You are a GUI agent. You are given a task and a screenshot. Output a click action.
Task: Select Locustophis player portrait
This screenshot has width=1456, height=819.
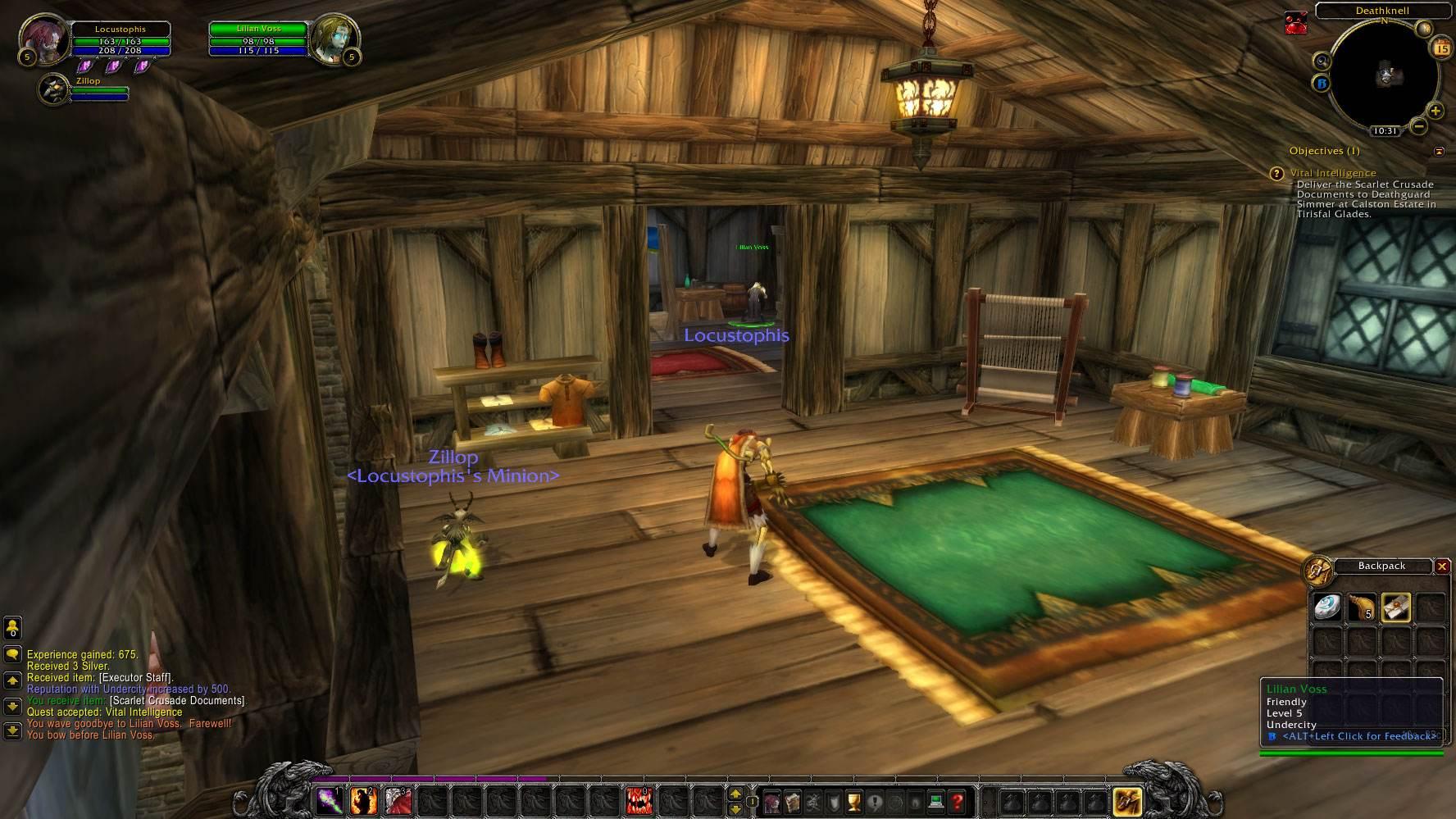(x=43, y=39)
